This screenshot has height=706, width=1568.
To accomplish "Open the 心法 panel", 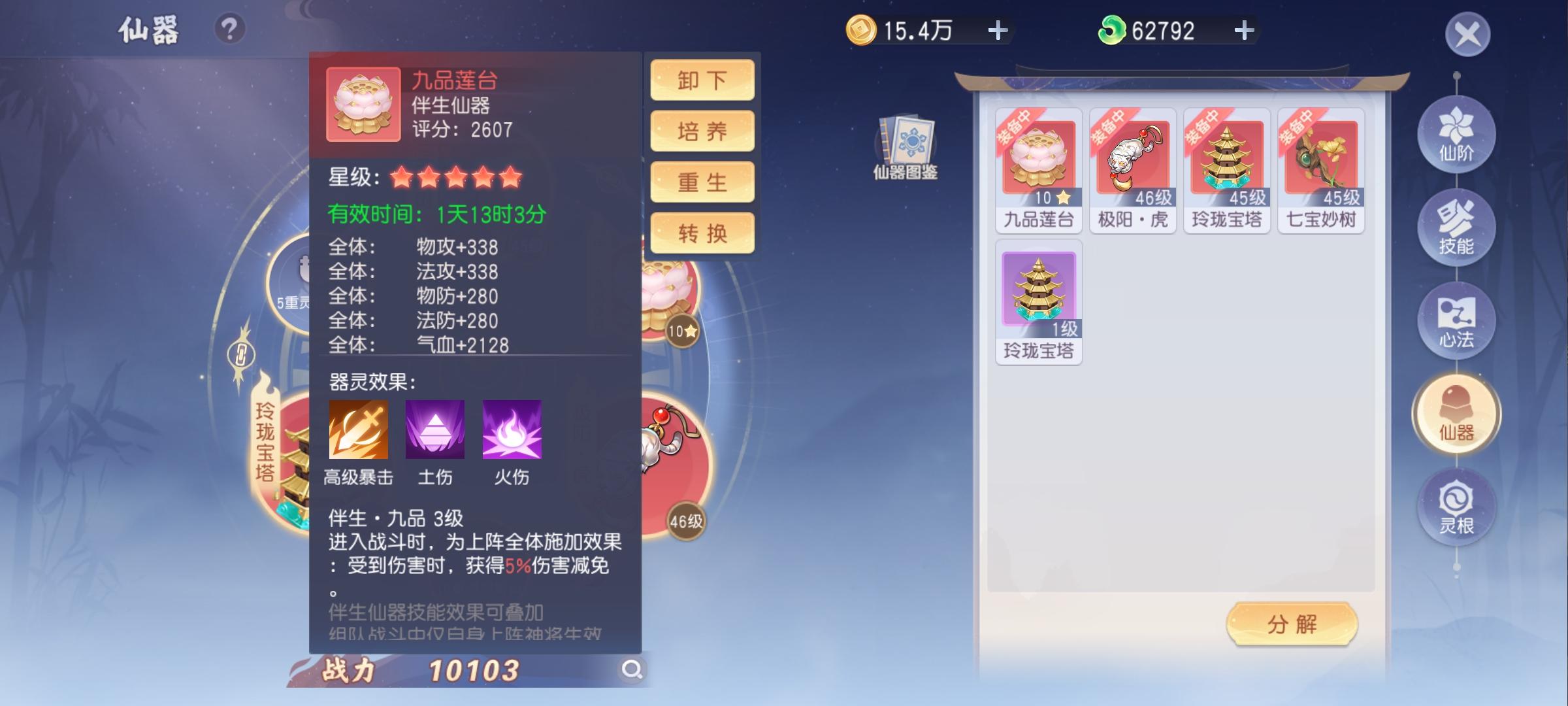I will click(x=1456, y=320).
